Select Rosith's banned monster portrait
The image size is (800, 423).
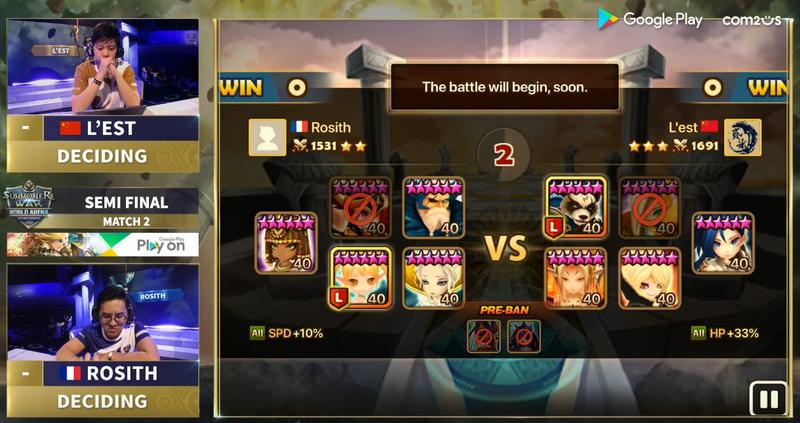tap(360, 208)
